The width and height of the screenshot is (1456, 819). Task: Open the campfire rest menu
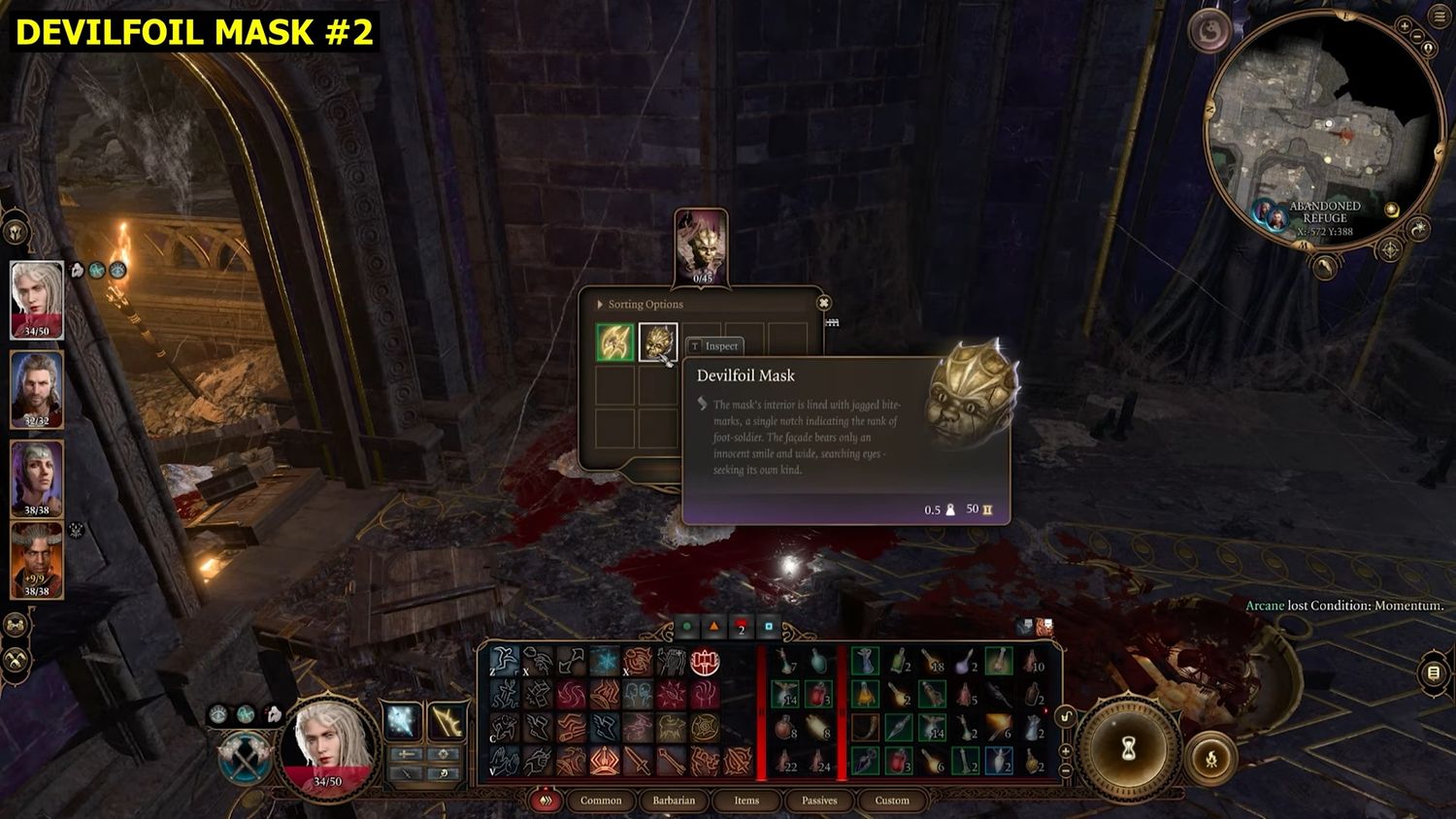coord(1211,759)
